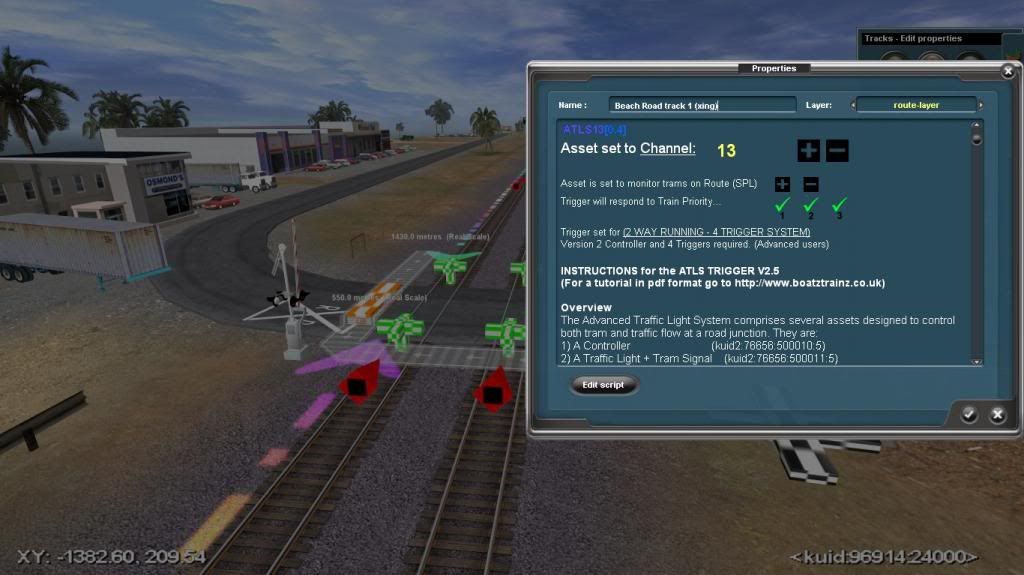Click the small plus for the monitored Route
This screenshot has width=1024, height=575.
[782, 184]
